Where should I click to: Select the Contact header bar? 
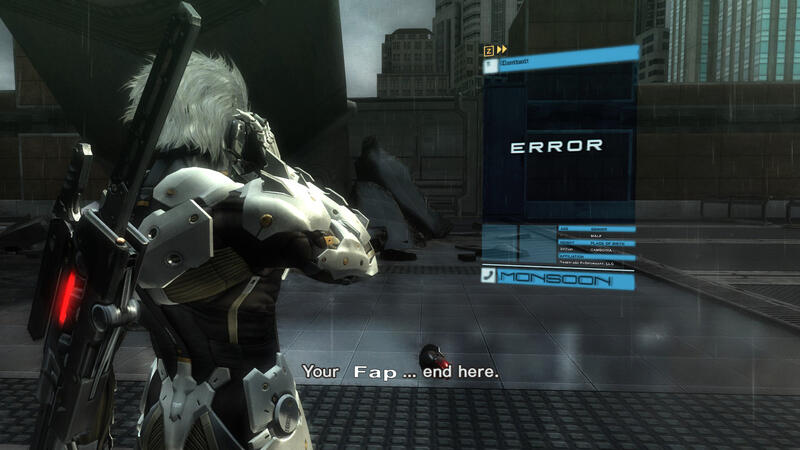coord(560,63)
